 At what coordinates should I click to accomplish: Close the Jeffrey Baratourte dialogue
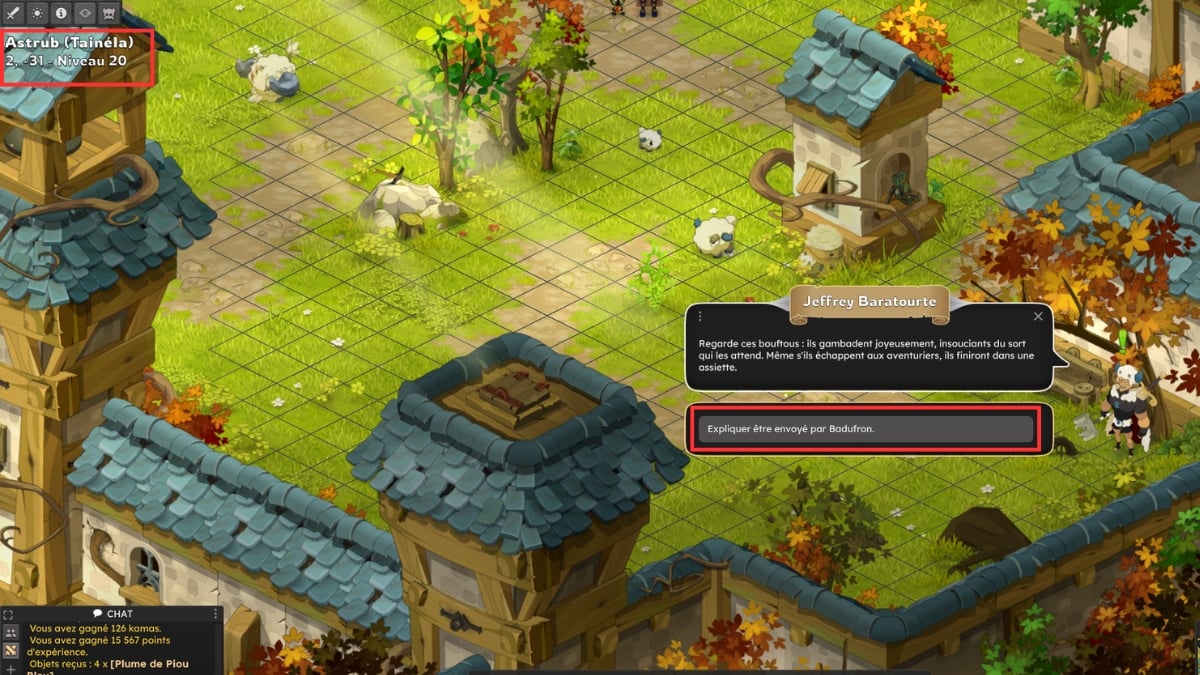(x=1038, y=316)
